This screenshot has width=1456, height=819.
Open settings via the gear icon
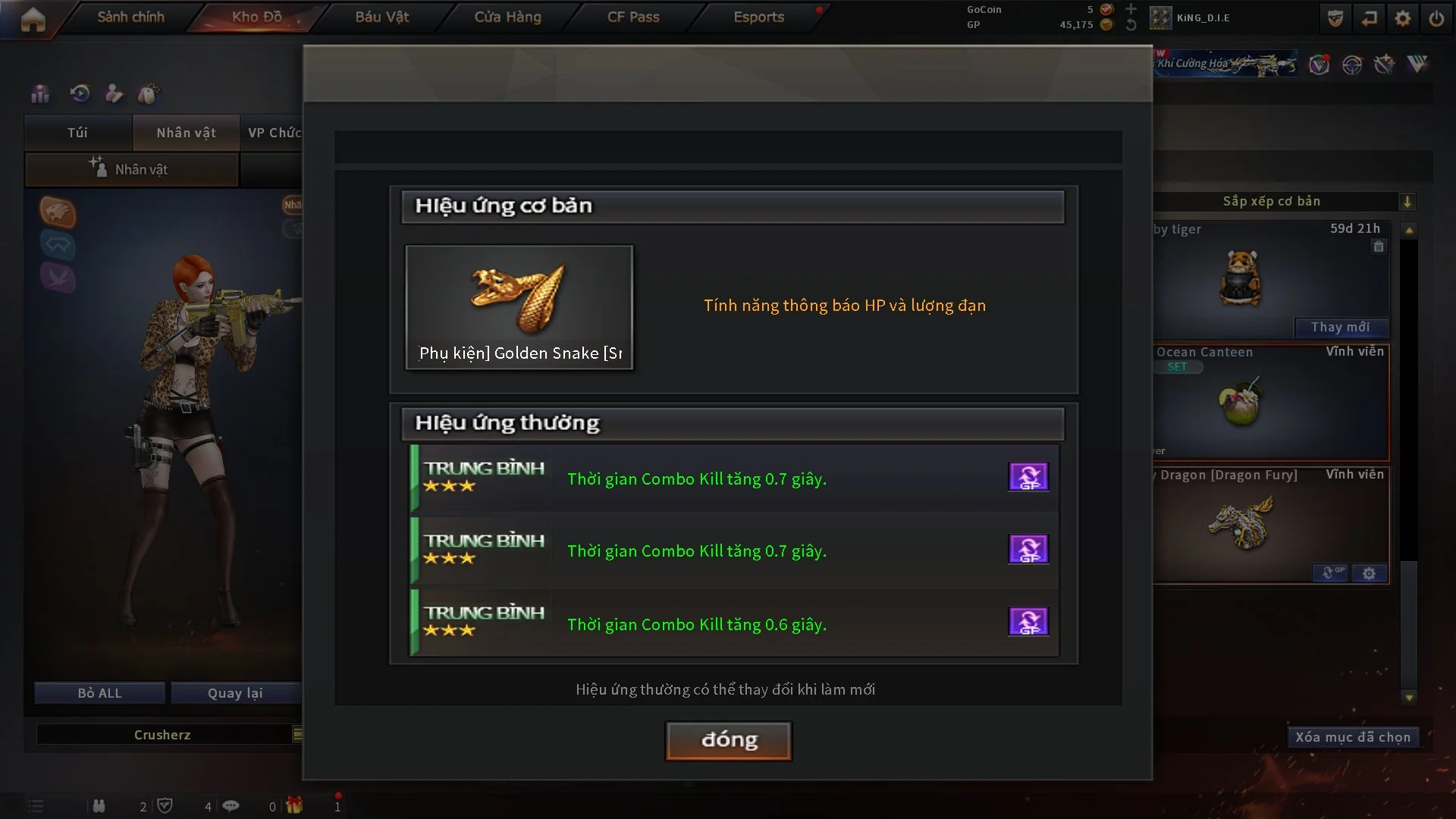[1402, 18]
